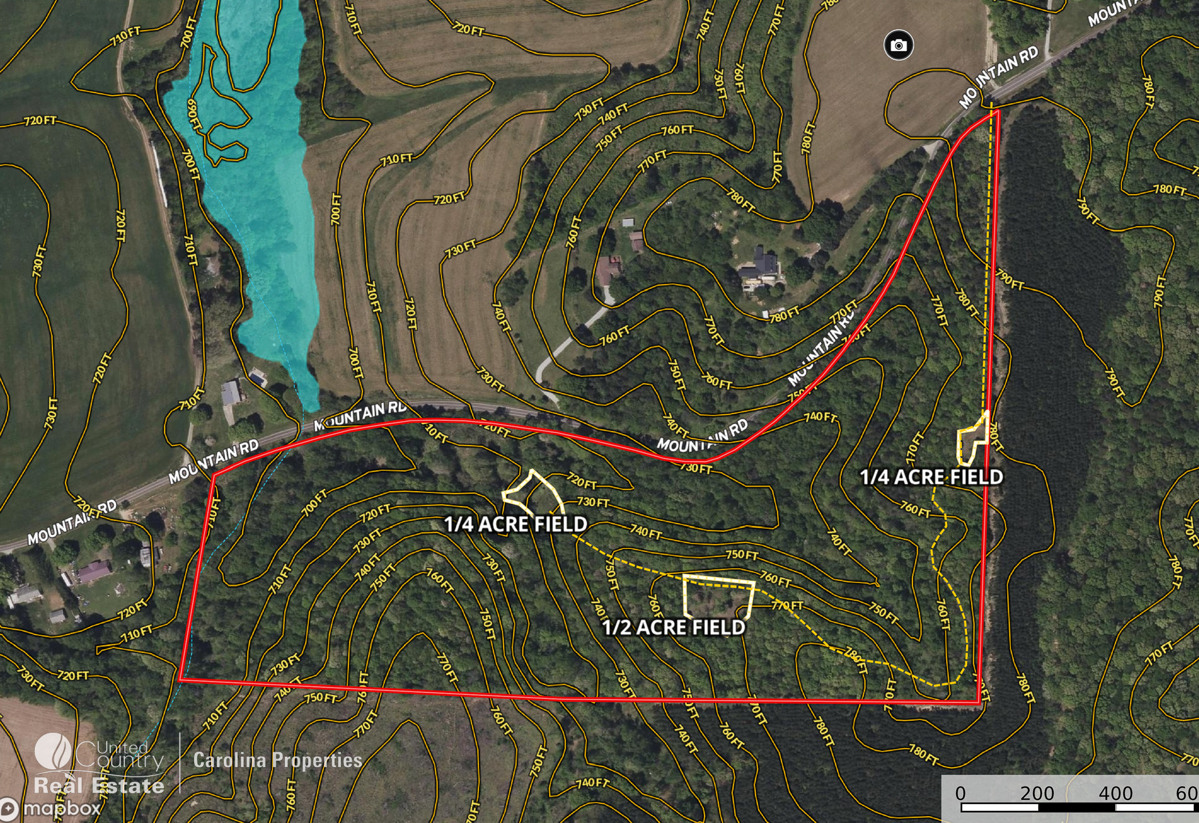
Task: Click the Mapbox logo link
Action: [52, 808]
